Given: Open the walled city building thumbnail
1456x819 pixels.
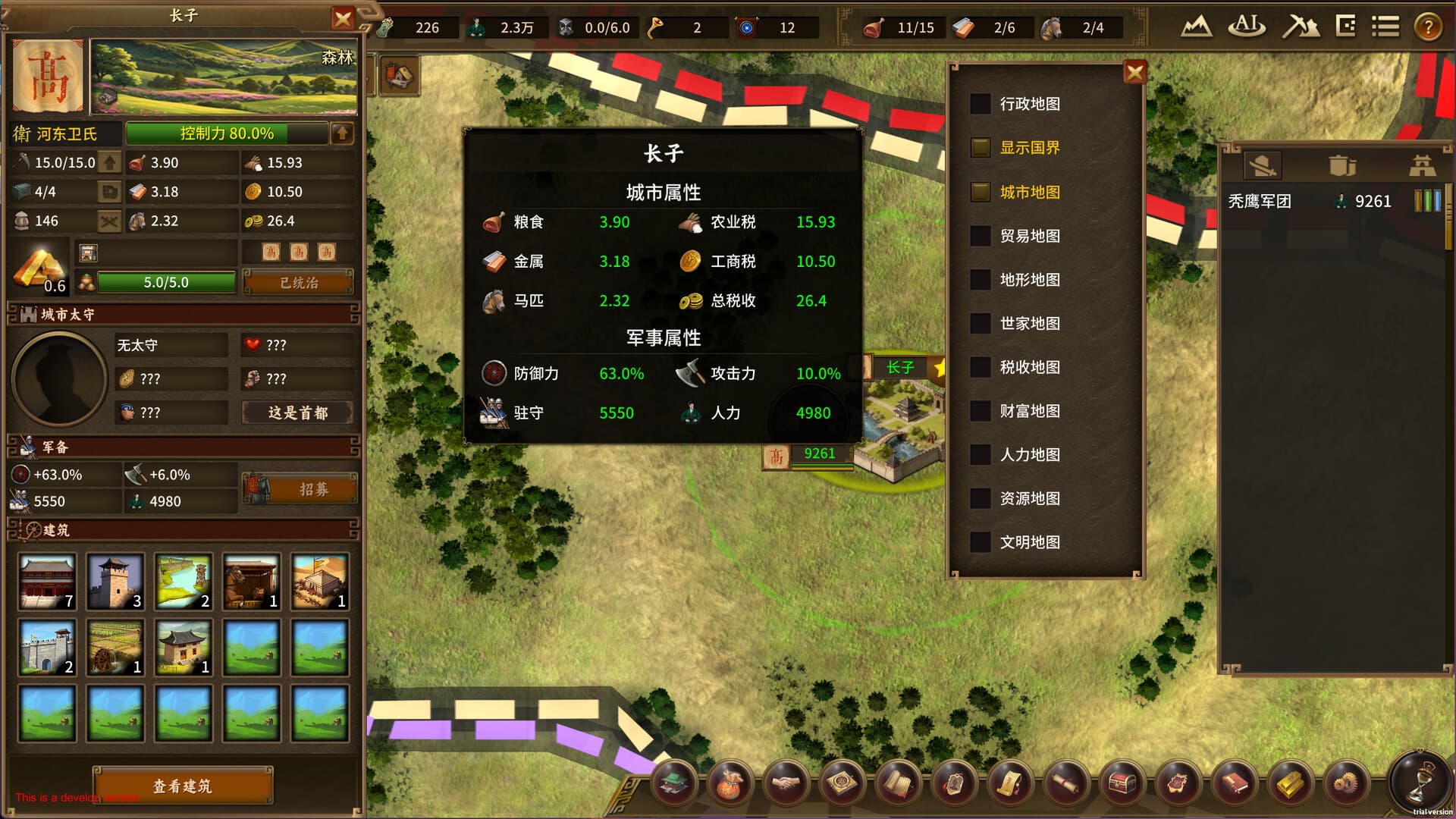Looking at the screenshot, I should [47, 647].
